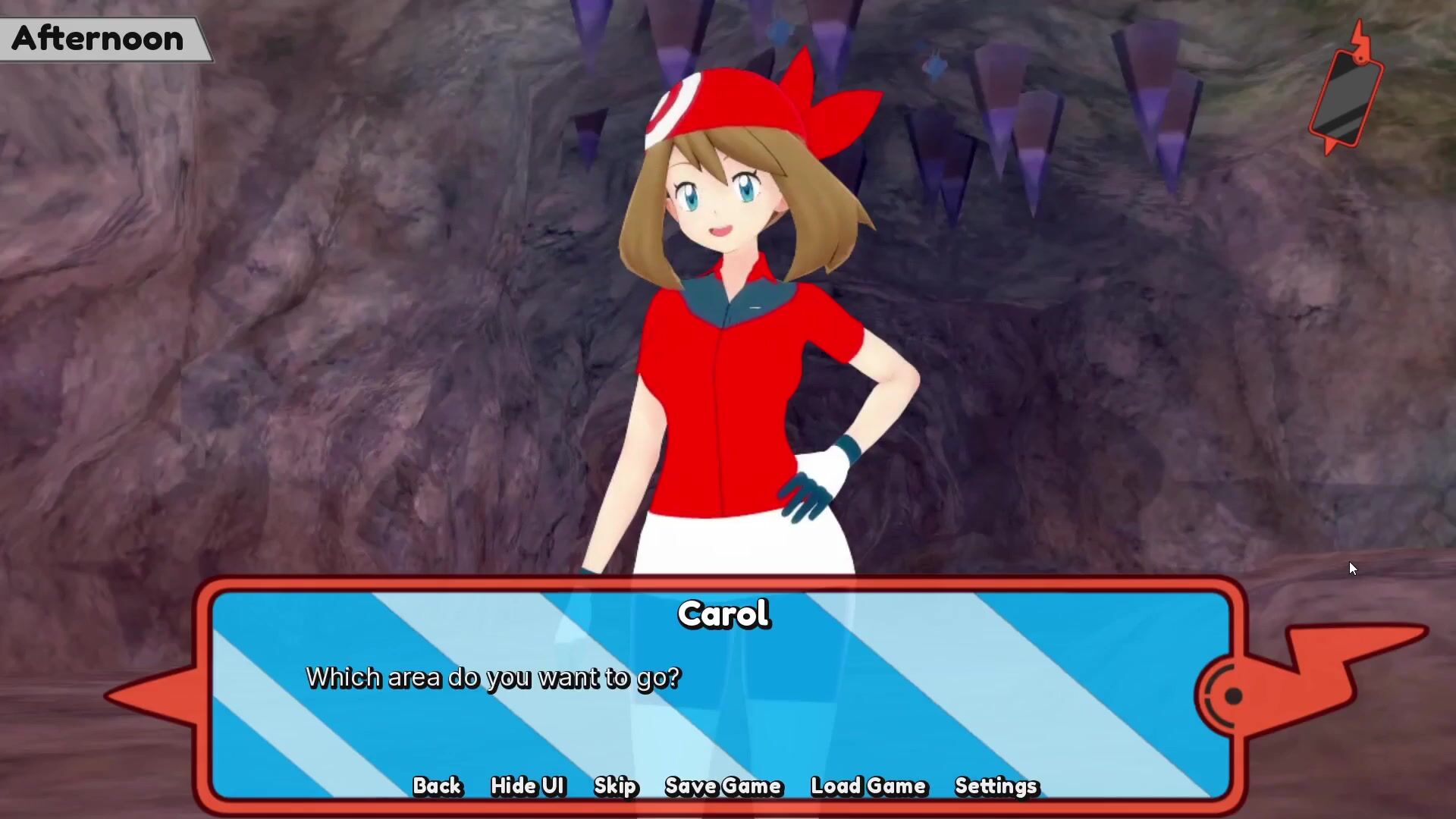Open the Load Game menu
This screenshot has width=1456, height=819.
point(868,786)
